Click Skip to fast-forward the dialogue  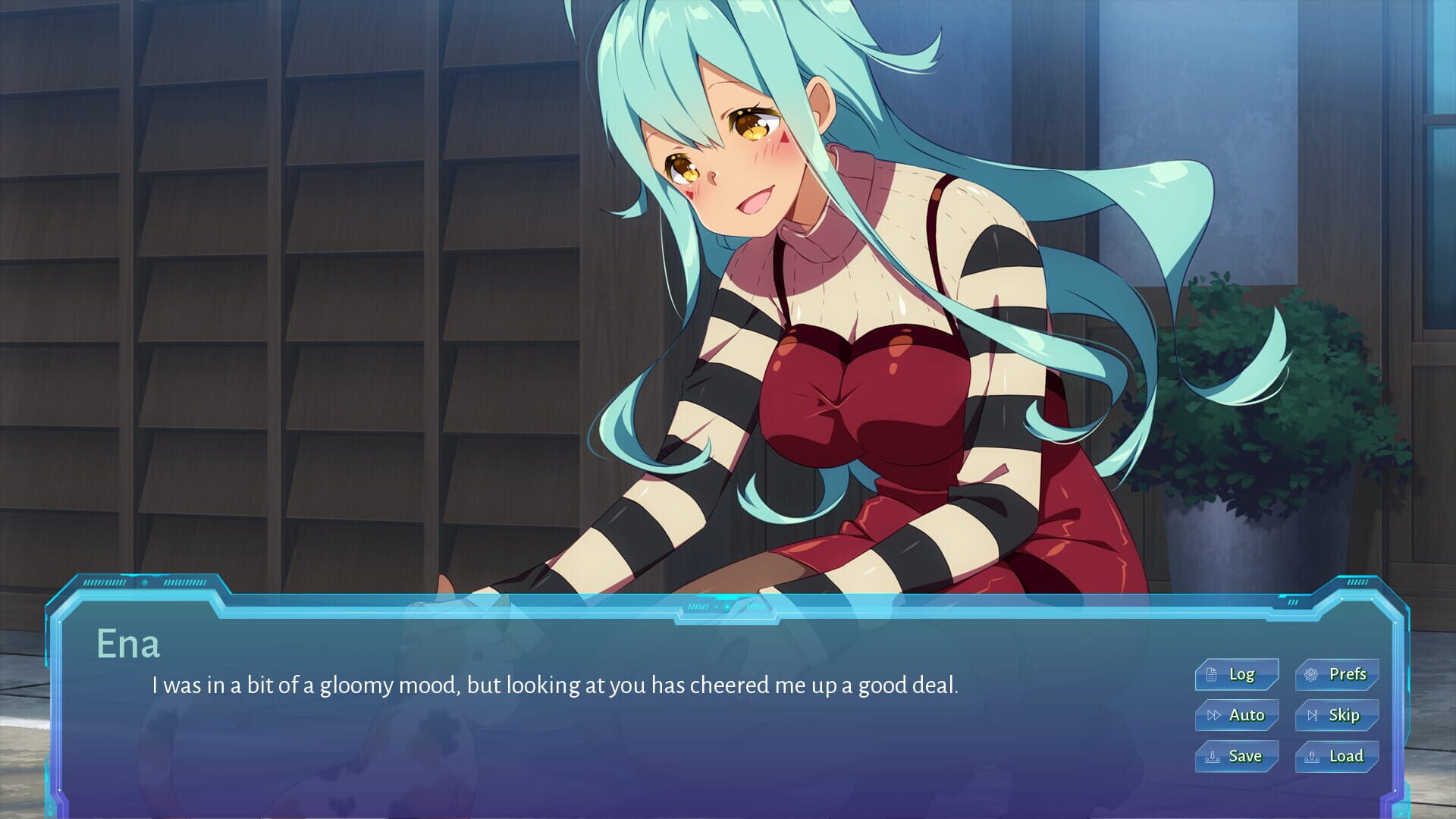tap(1335, 714)
